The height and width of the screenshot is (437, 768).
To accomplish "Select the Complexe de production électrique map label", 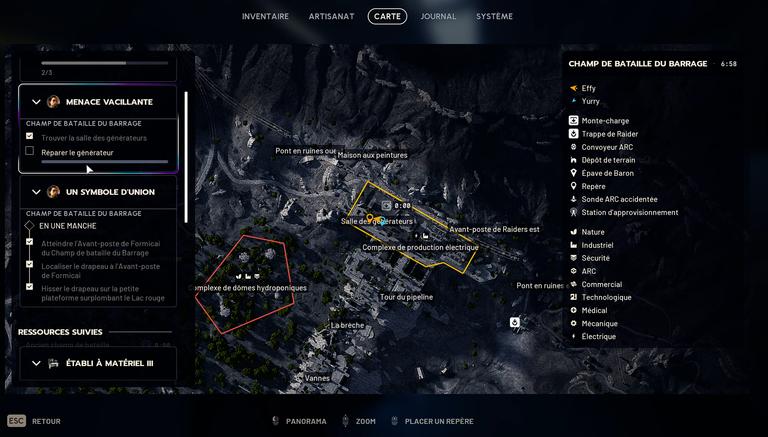I will pos(420,247).
